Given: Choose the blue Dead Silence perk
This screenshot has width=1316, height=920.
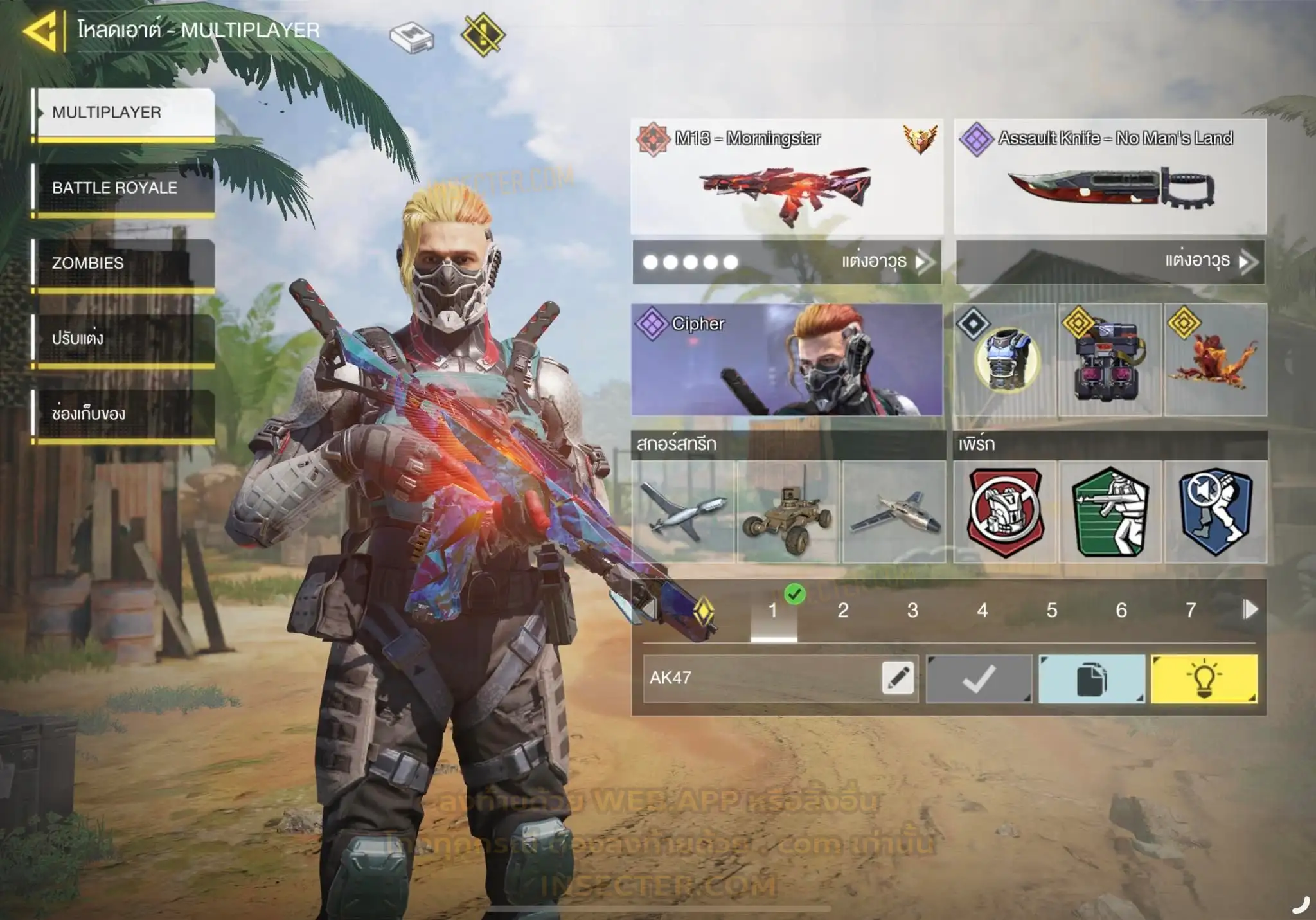Looking at the screenshot, I should 1215,512.
